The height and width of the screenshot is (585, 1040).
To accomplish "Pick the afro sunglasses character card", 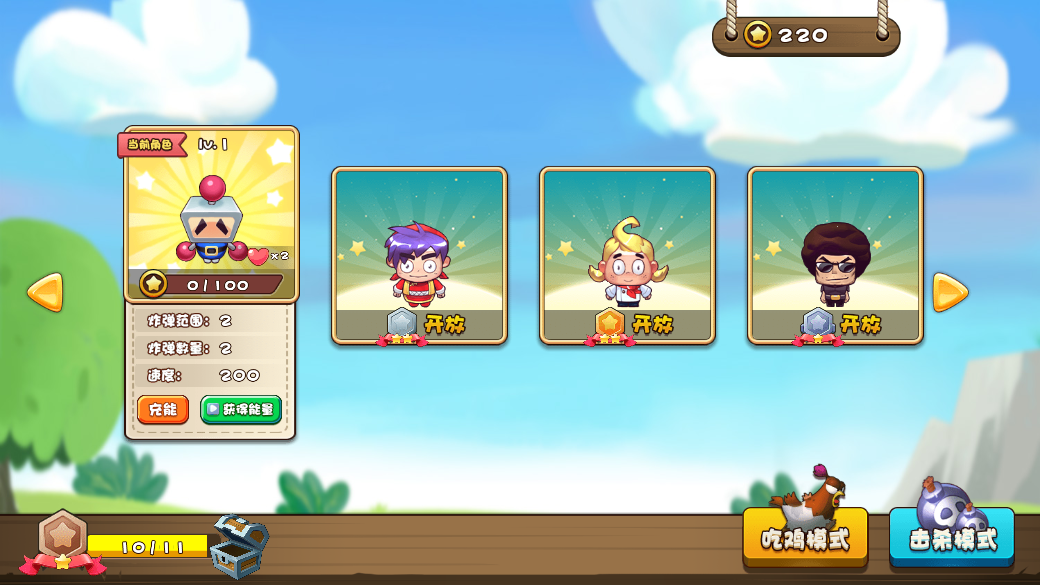I will [x=835, y=256].
